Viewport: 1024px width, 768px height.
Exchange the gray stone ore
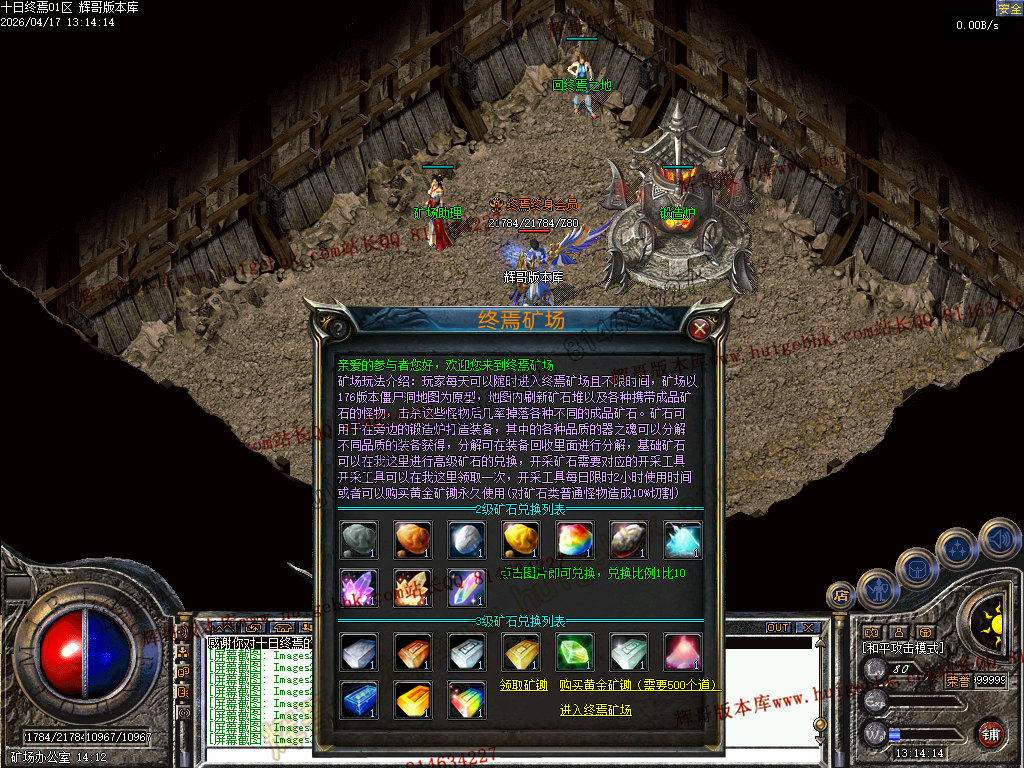[358, 540]
